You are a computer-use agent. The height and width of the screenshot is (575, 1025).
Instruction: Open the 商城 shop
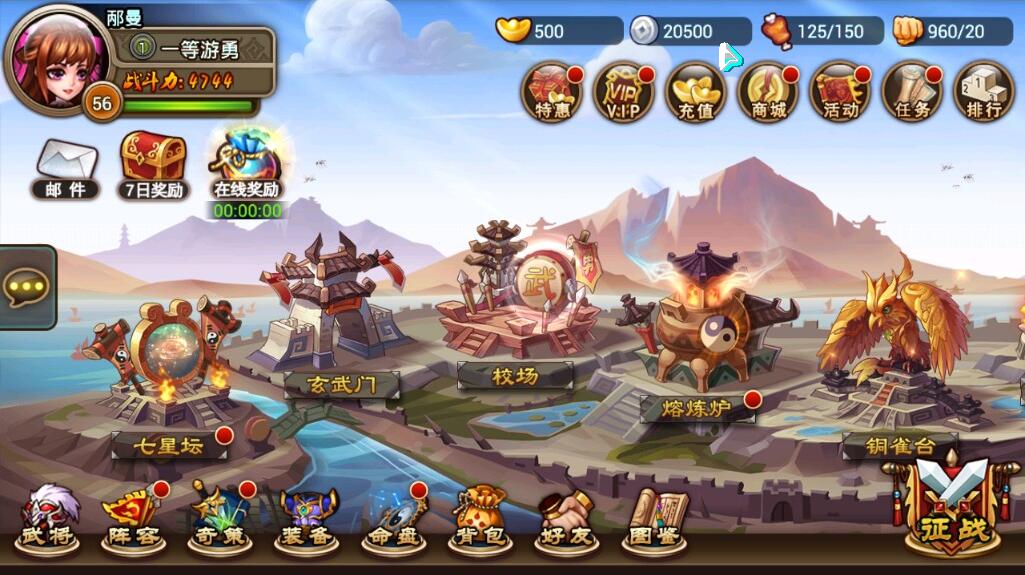(x=768, y=92)
